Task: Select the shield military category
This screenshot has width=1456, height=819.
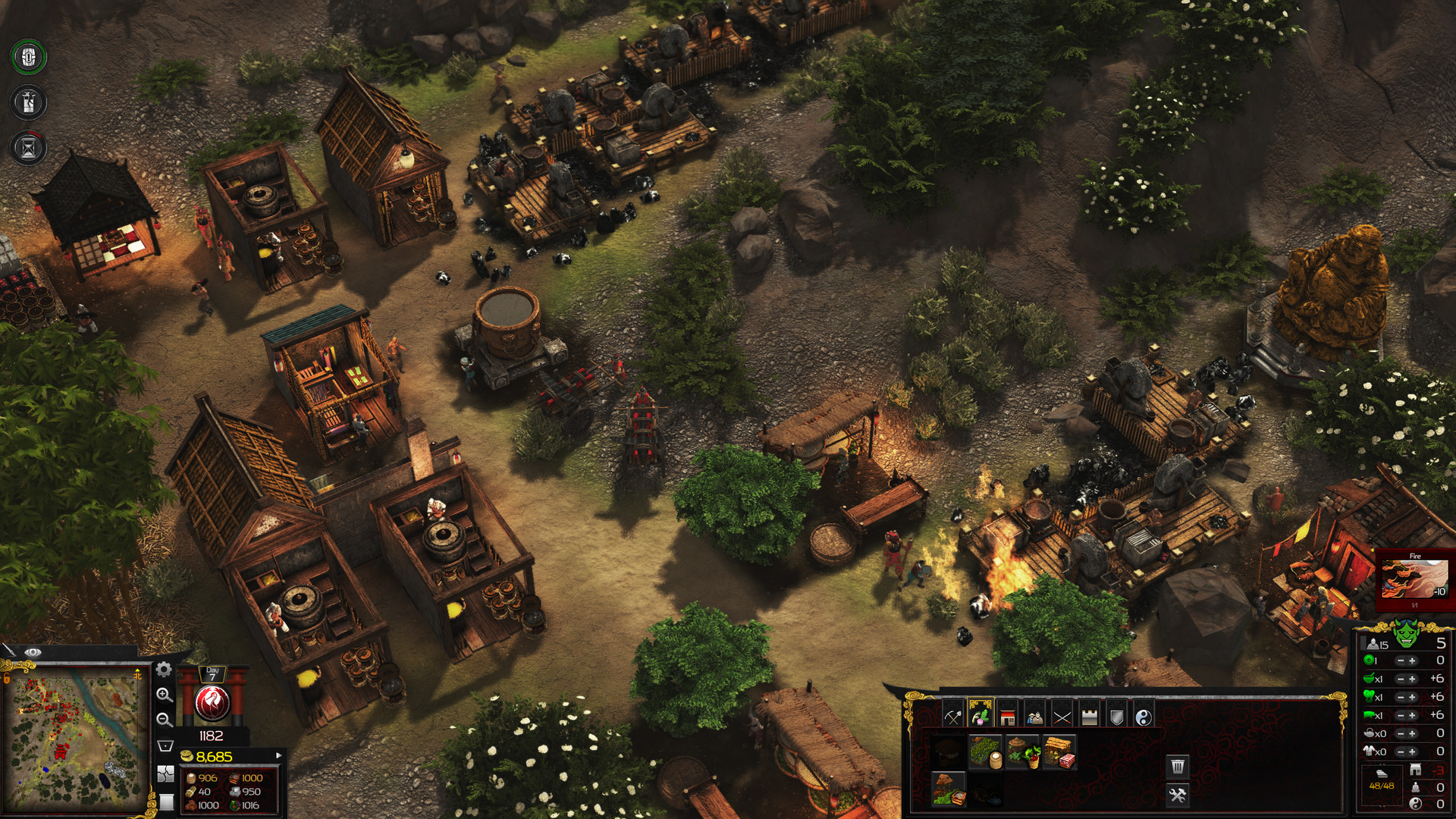Action: coord(1117,717)
